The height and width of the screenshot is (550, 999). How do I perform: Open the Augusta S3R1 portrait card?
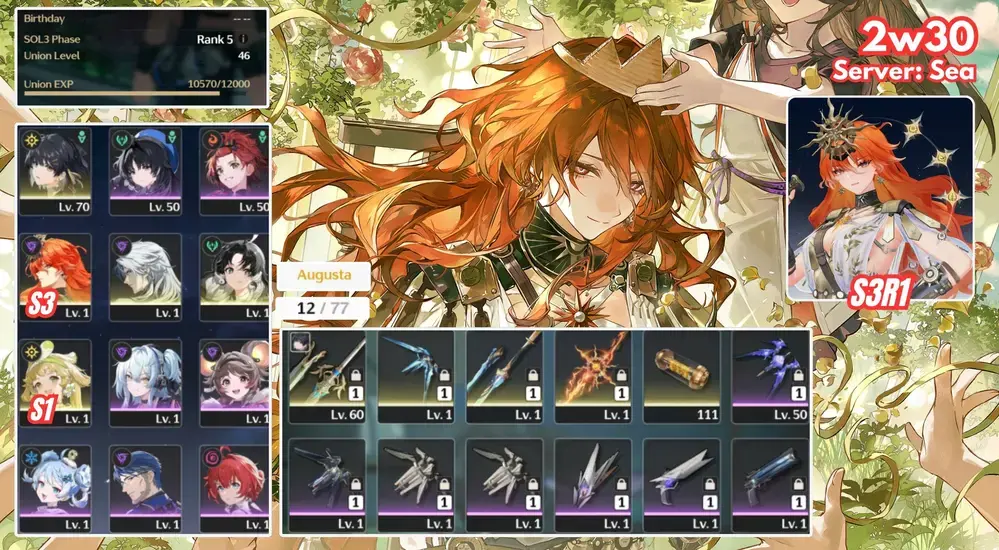[x=880, y=198]
